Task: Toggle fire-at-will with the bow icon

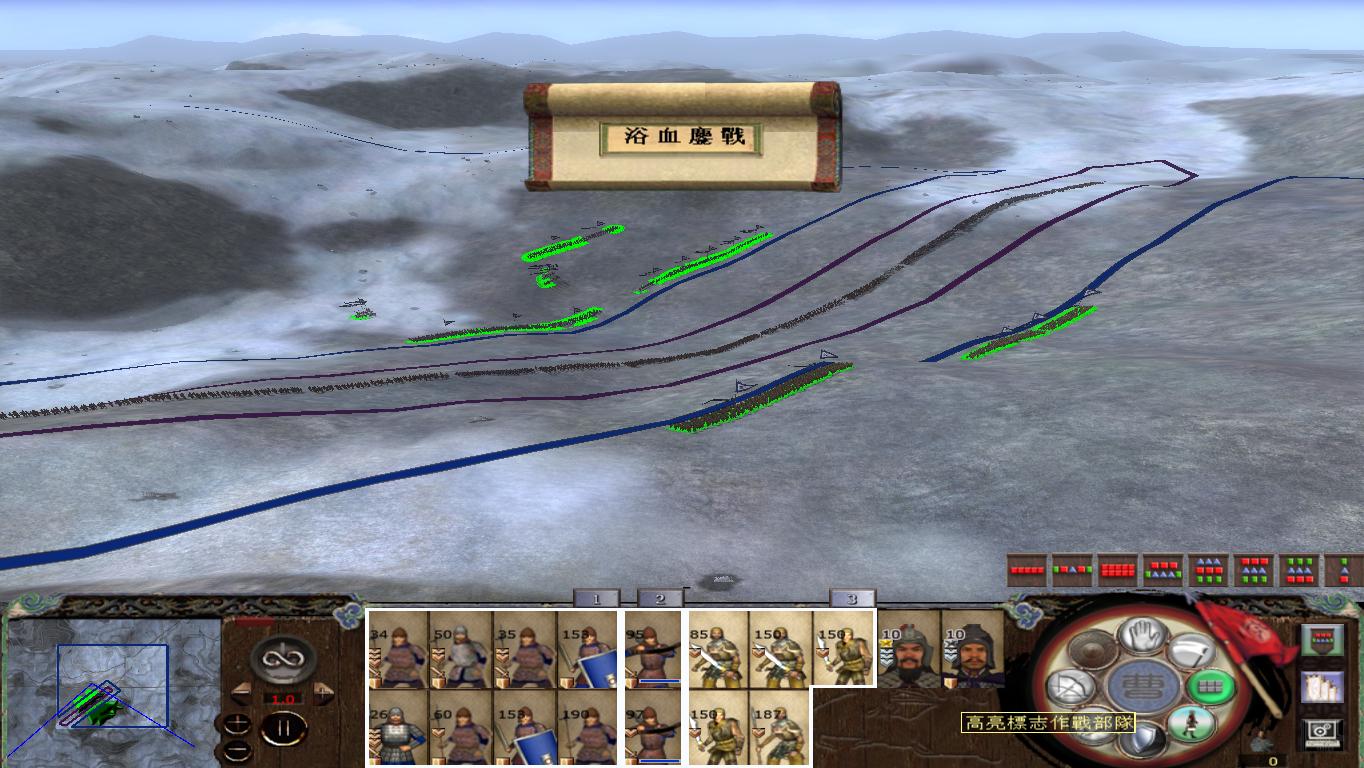Action: (x=1071, y=685)
